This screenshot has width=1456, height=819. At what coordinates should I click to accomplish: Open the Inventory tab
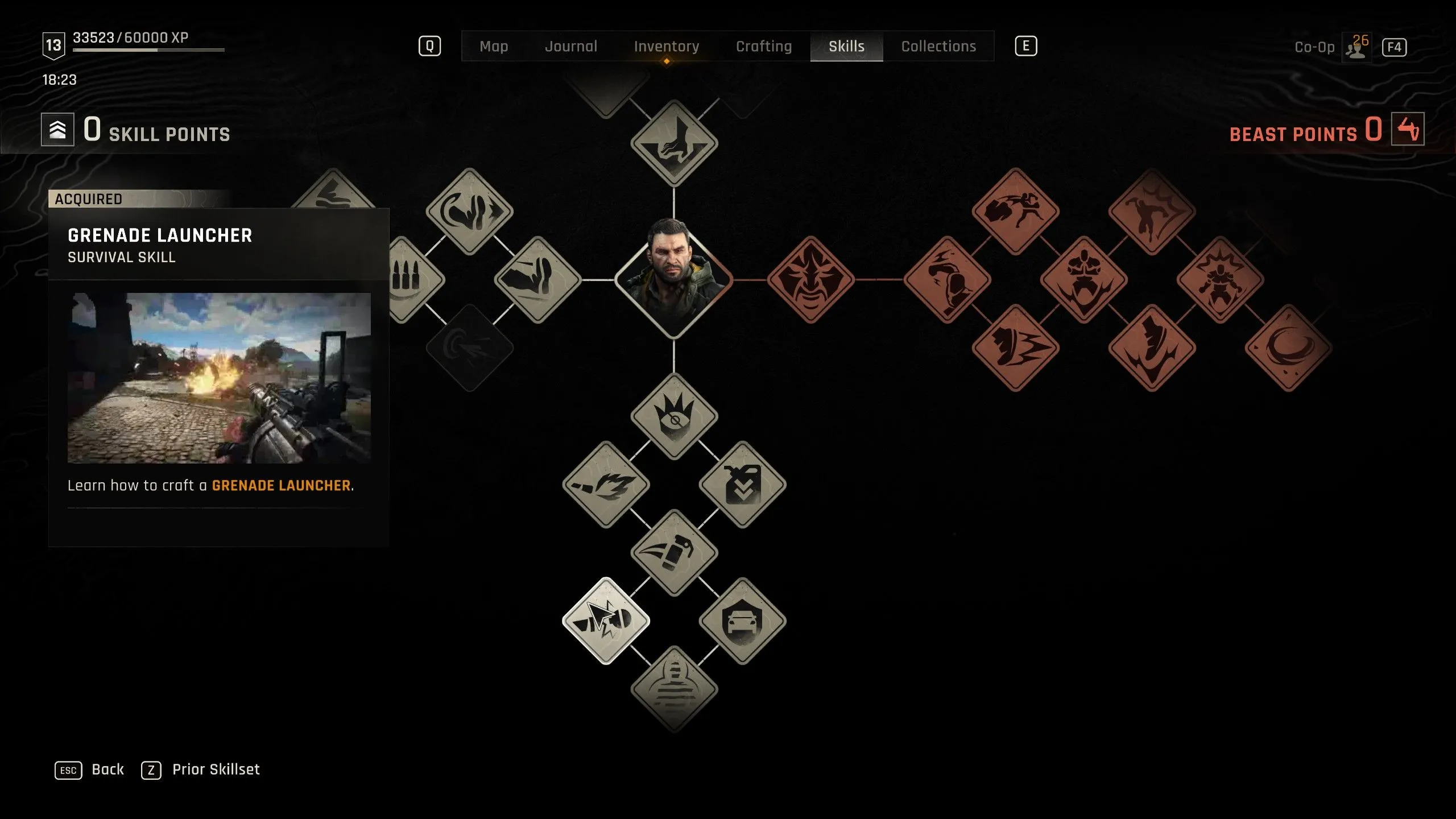pos(666,47)
